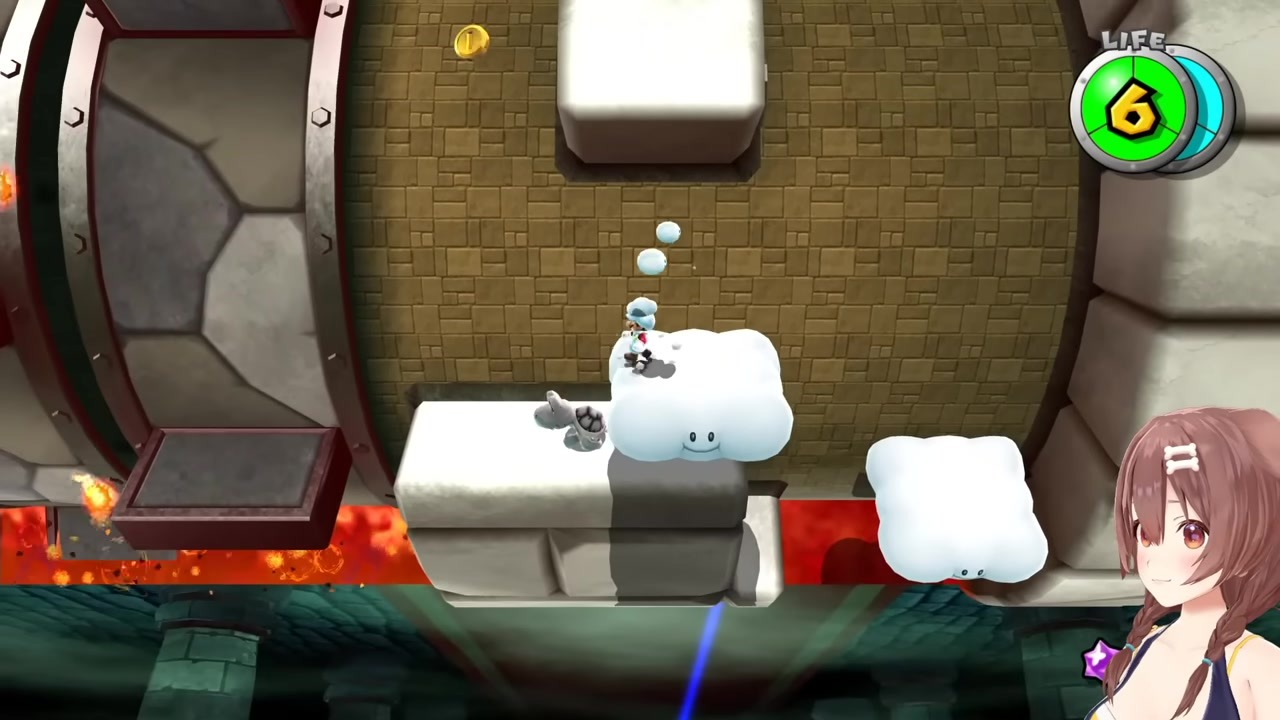The width and height of the screenshot is (1280, 720).
Task: Click the lower floating bubble
Action: [651, 262]
